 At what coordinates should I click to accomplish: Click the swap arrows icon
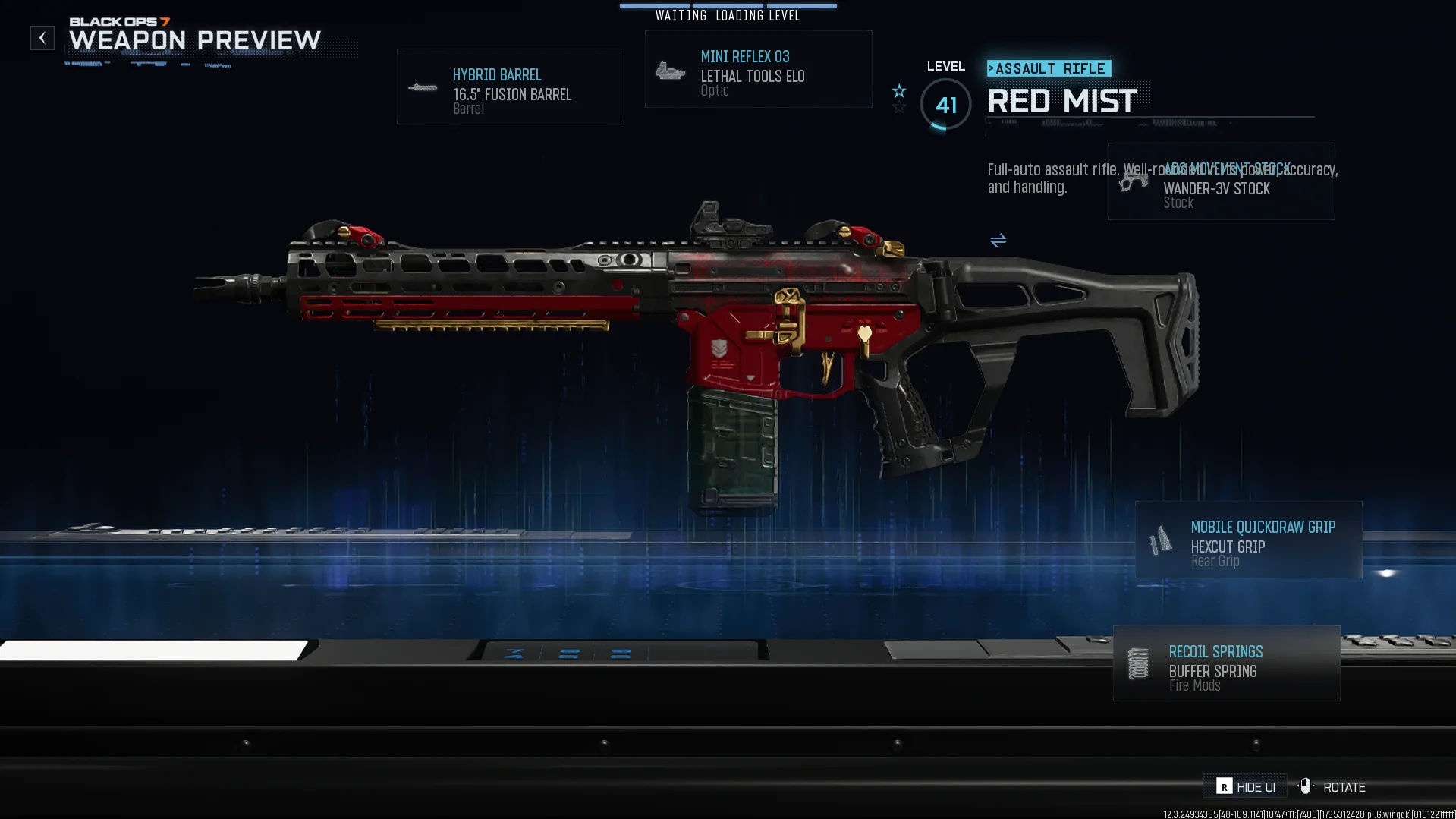998,241
